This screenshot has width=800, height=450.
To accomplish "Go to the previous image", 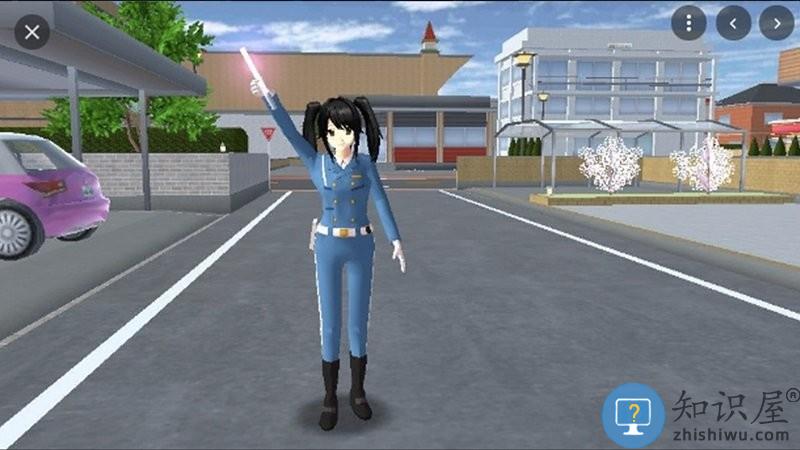I will (x=733, y=22).
